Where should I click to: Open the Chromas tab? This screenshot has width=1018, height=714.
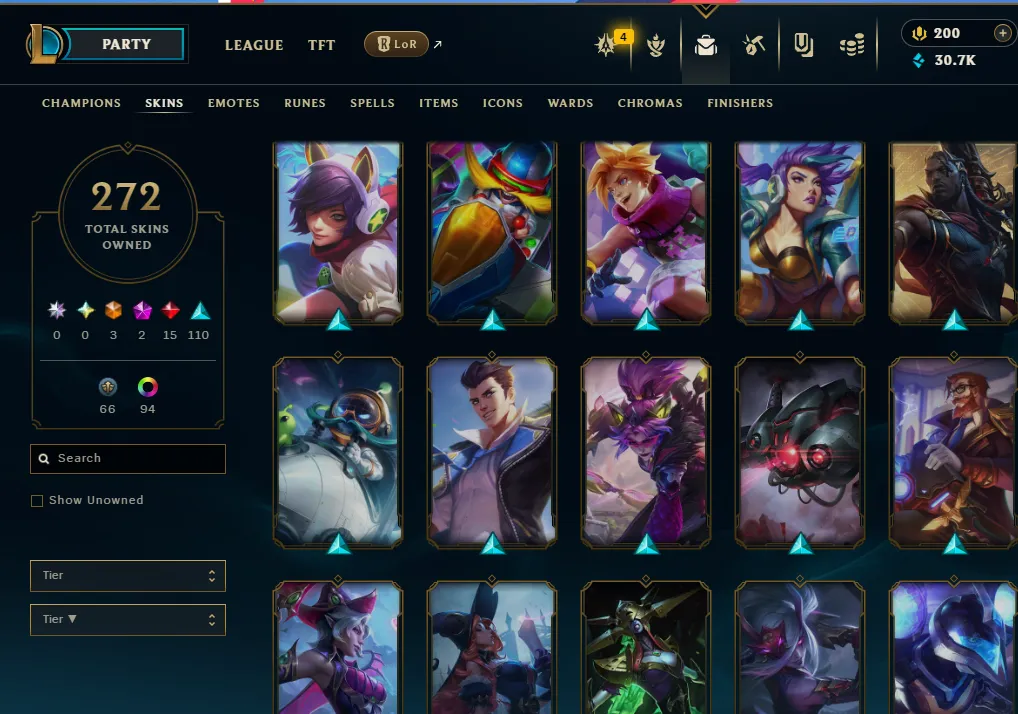coord(650,103)
